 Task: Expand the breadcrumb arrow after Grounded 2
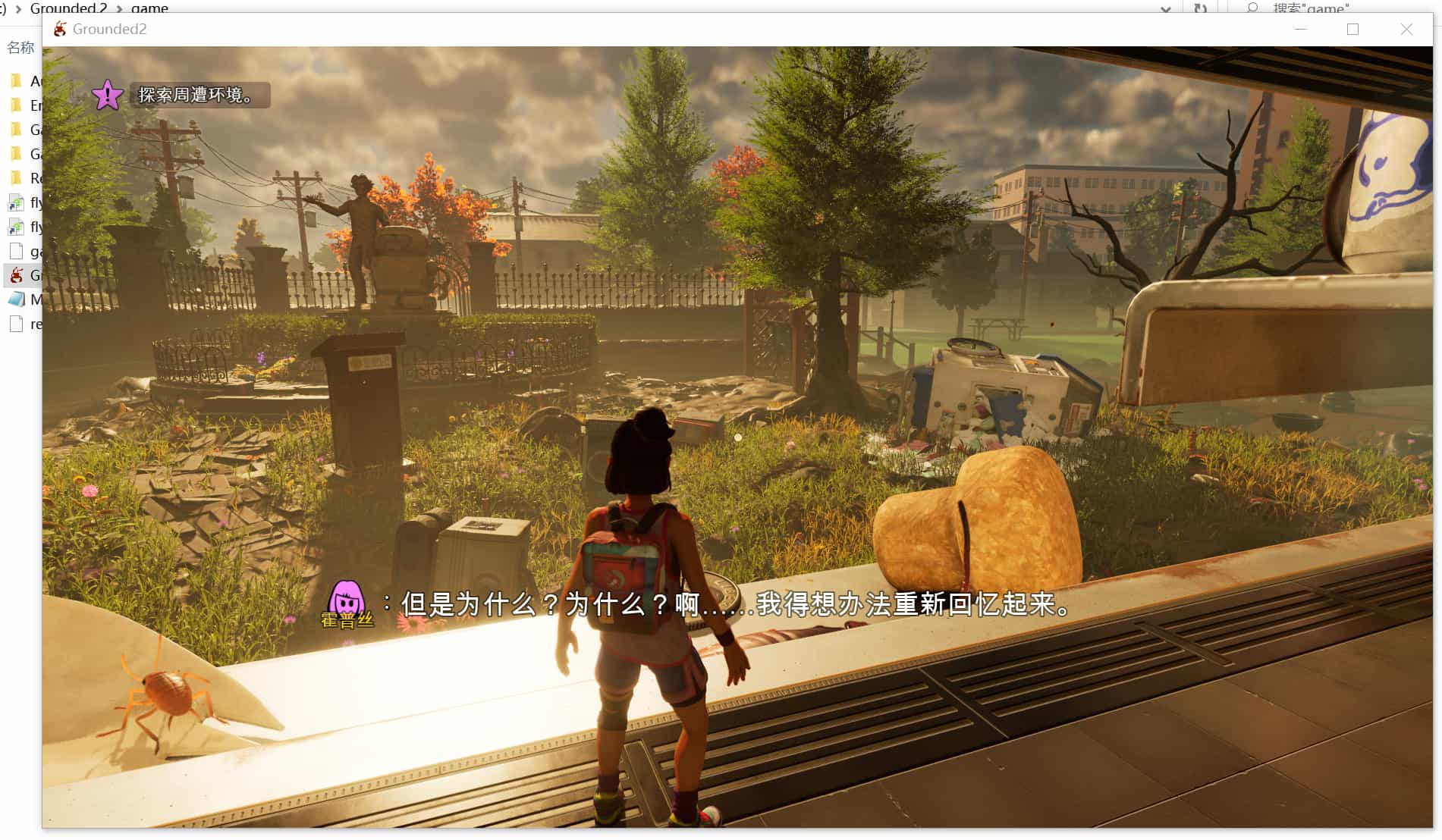click(121, 8)
